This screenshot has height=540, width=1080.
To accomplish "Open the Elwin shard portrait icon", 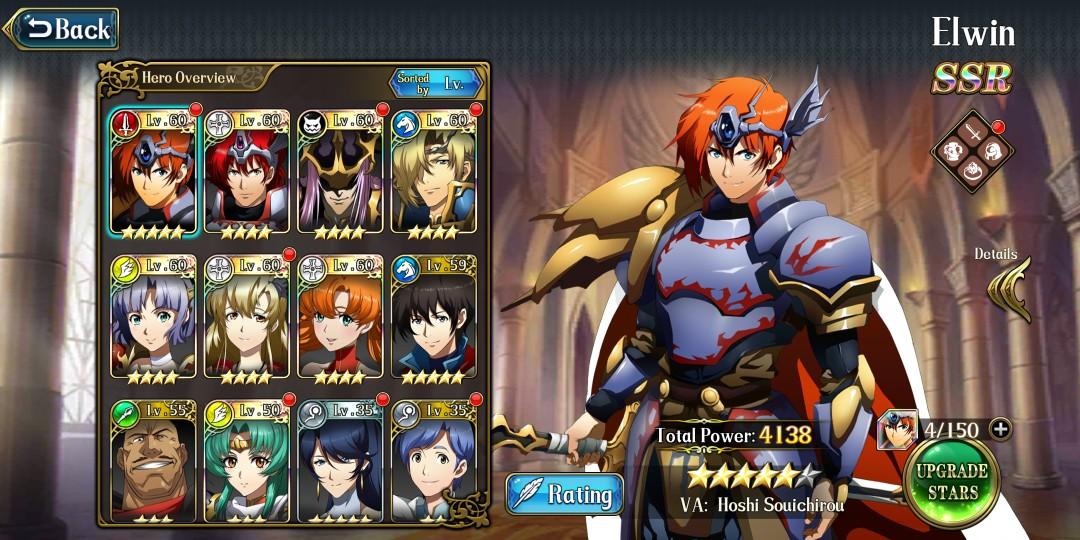I will coord(896,430).
